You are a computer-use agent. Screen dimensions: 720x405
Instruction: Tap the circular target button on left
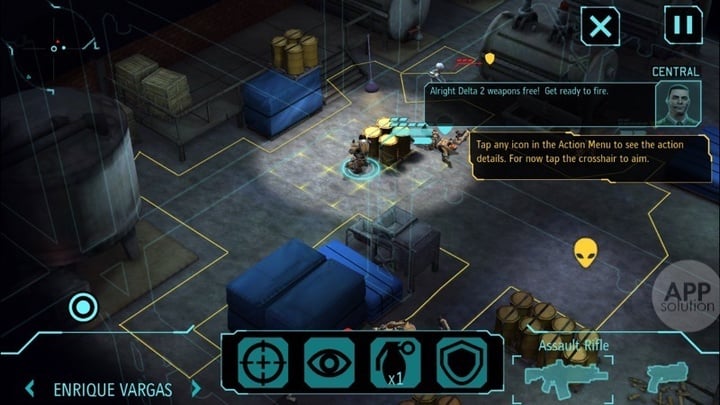click(x=83, y=308)
